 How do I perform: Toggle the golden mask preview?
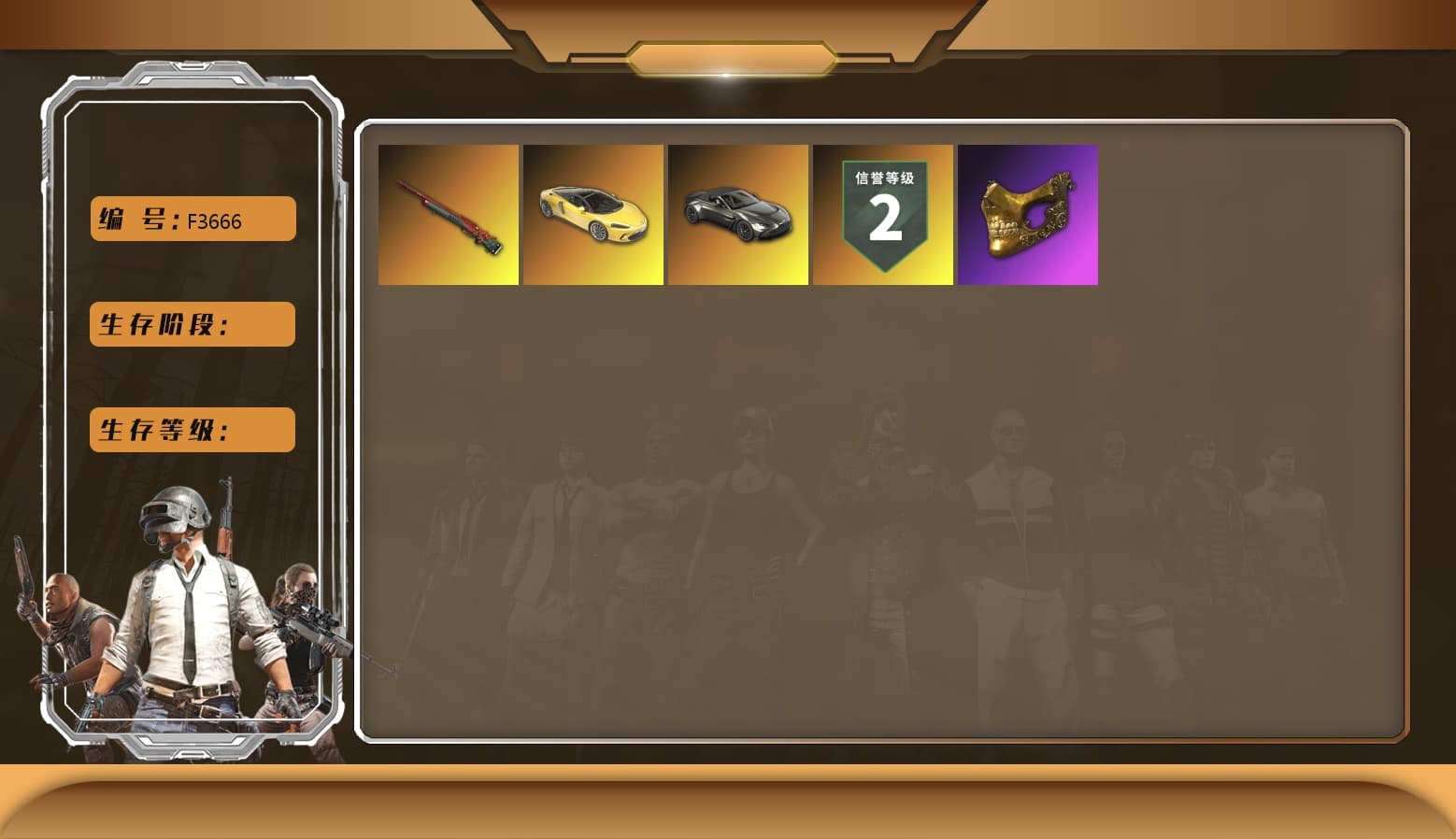(x=1028, y=214)
